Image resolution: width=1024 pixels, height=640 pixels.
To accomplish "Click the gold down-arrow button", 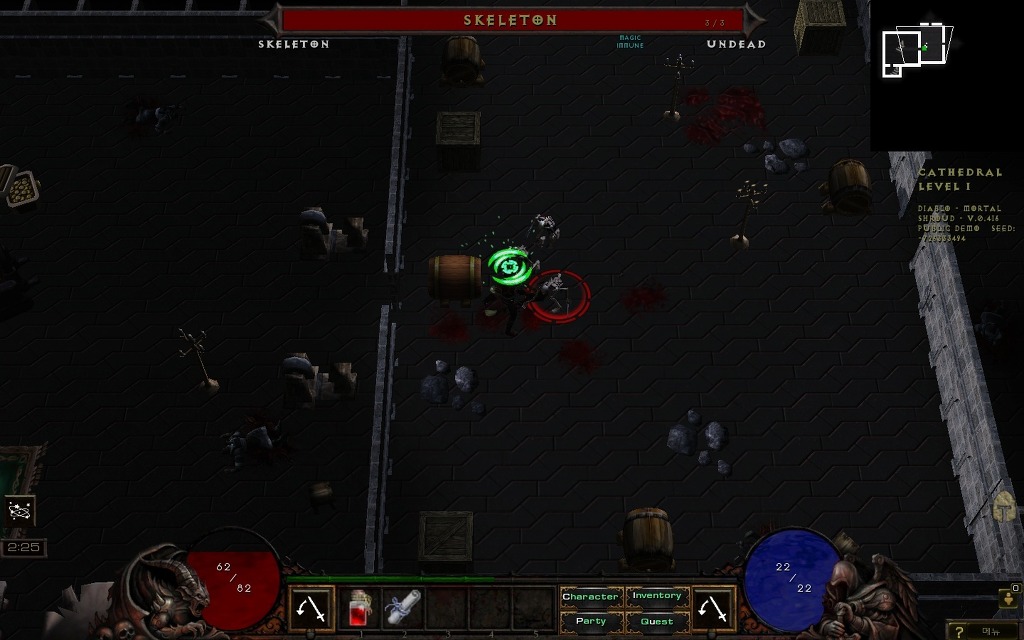I will point(1009,598).
